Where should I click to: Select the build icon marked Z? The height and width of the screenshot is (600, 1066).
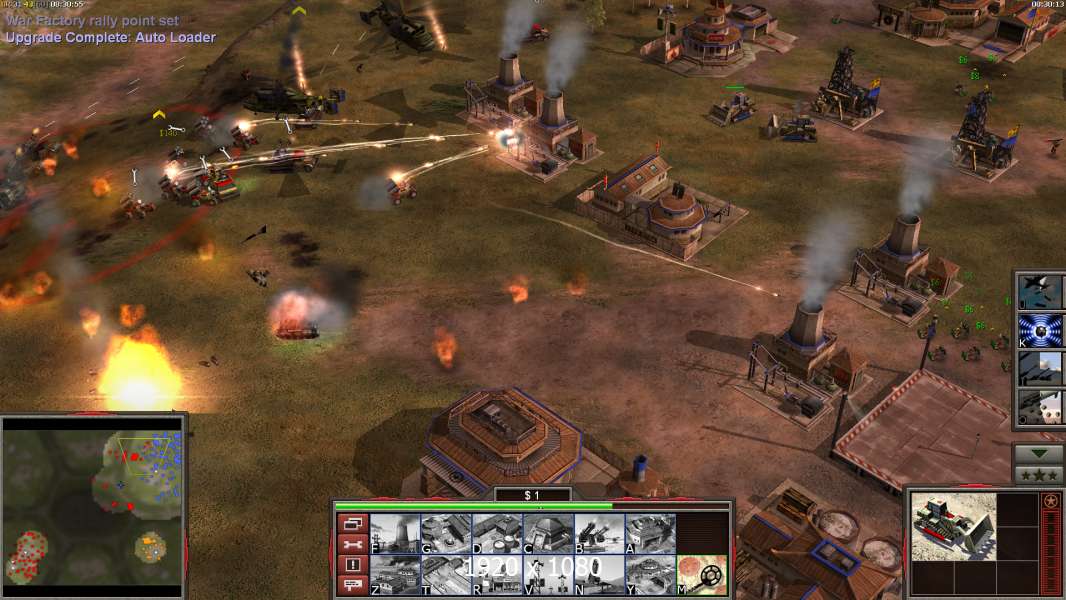coord(395,574)
